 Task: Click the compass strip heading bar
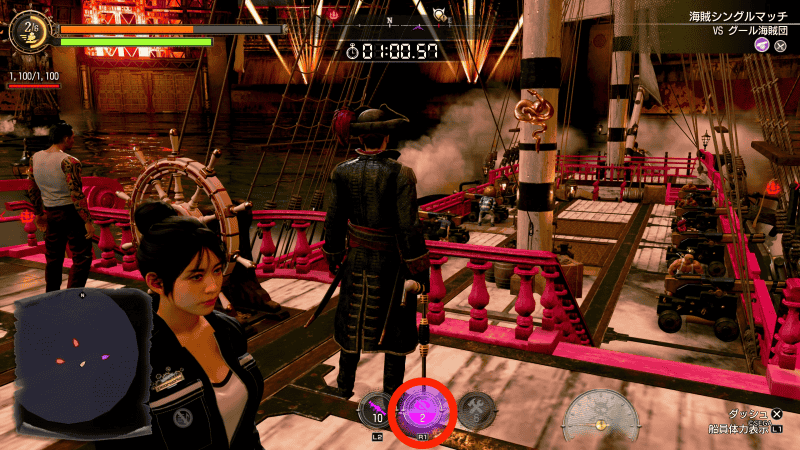click(390, 18)
